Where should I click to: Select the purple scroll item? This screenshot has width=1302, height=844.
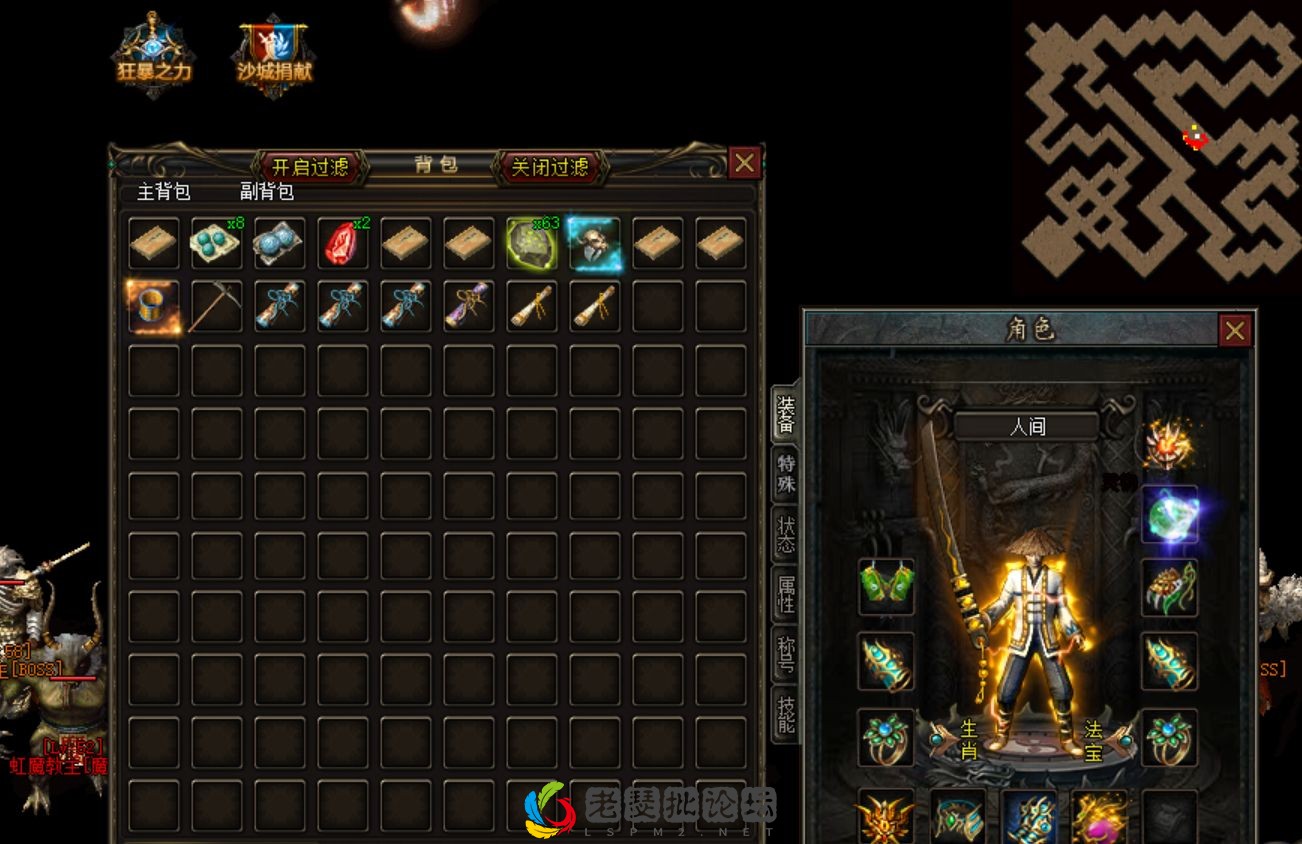coord(469,306)
